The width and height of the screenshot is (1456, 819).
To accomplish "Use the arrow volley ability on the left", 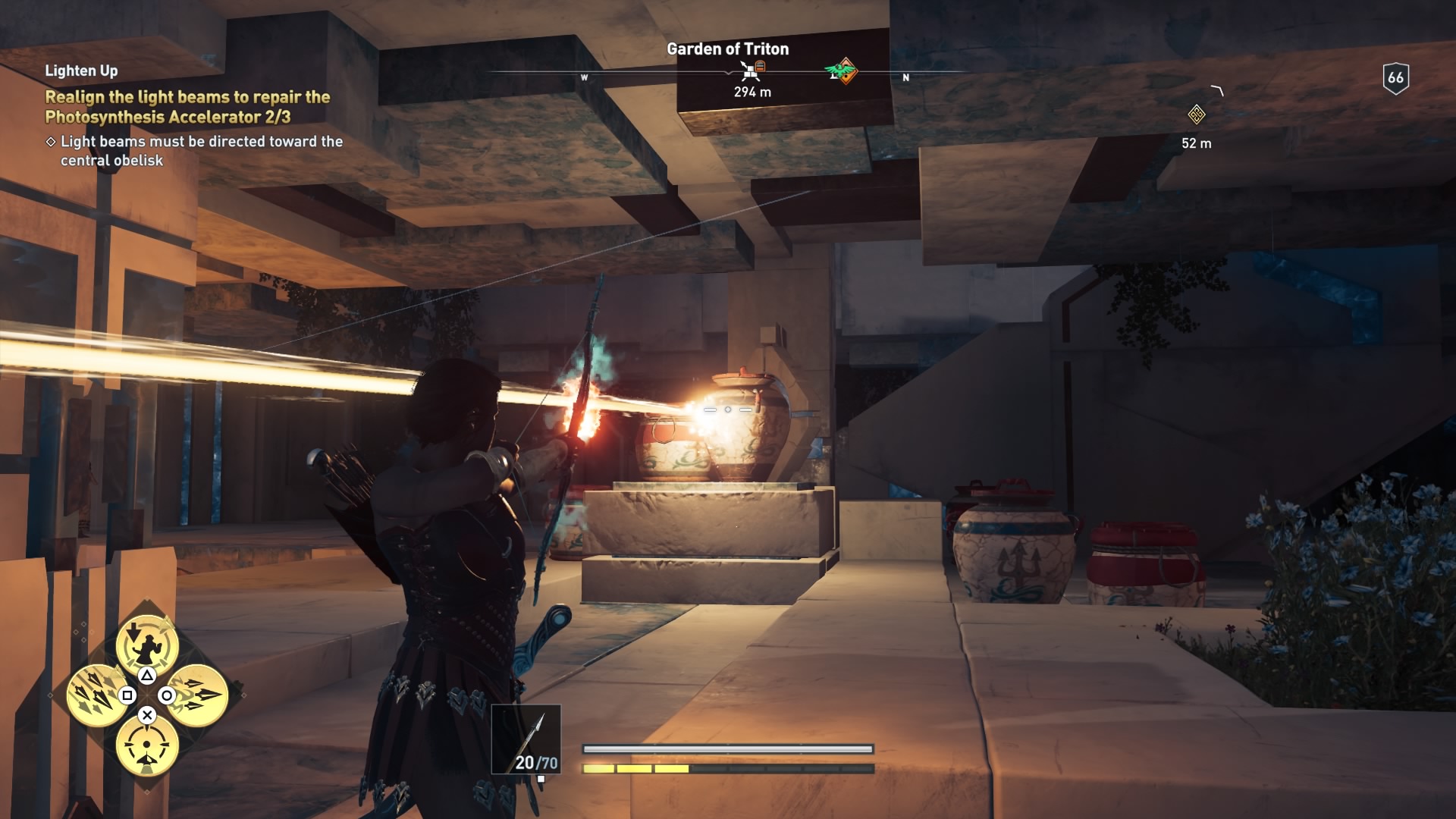I will point(96,695).
